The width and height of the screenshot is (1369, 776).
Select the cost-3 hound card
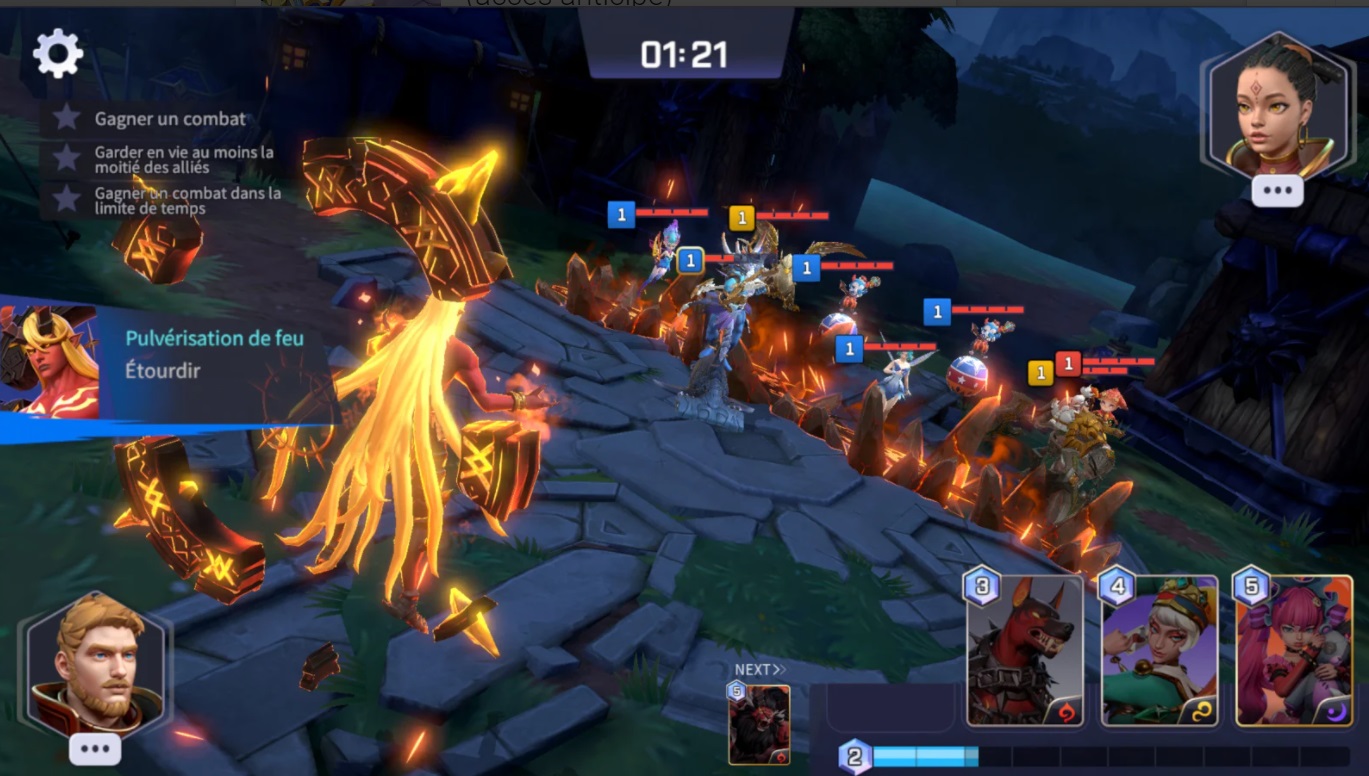pos(1025,650)
